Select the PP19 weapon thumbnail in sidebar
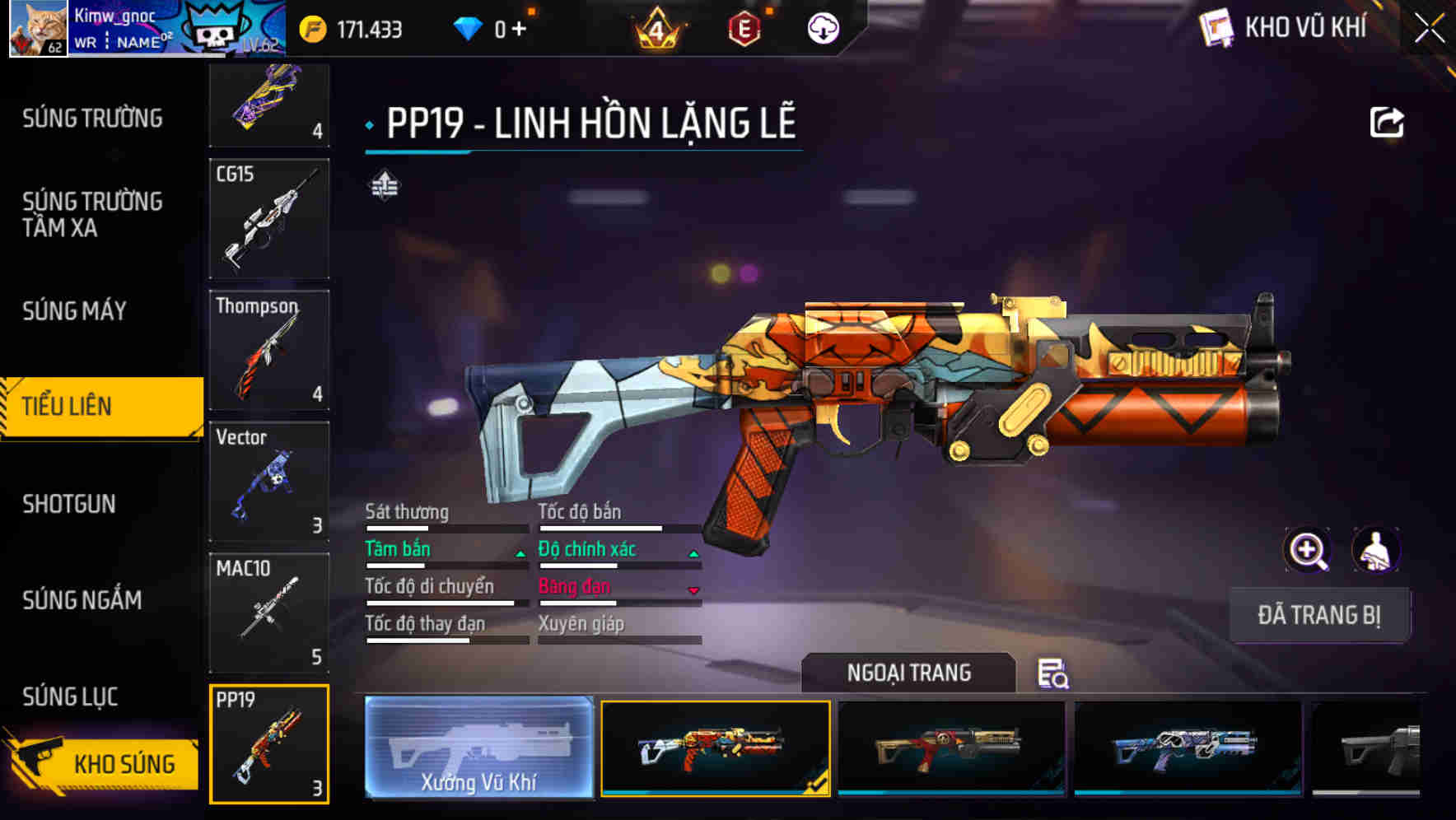Image resolution: width=1456 pixels, height=820 pixels. [268, 744]
